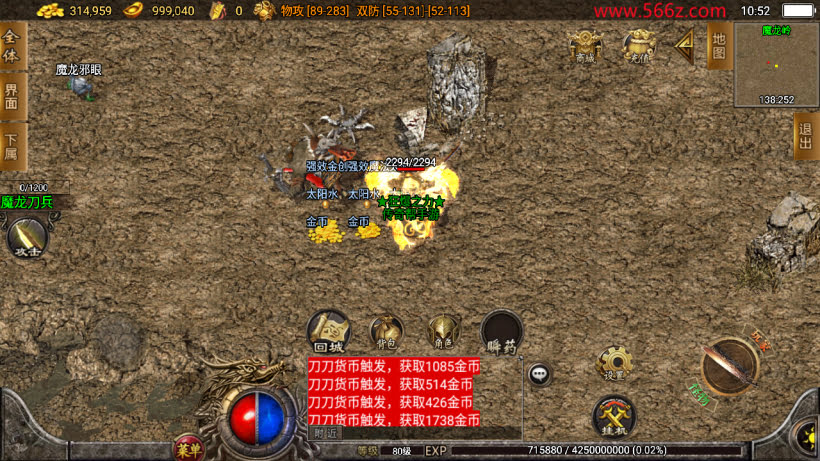This screenshot has height=461, width=820.
Task: Select the 附近 chat channel tab
Action: 326,433
